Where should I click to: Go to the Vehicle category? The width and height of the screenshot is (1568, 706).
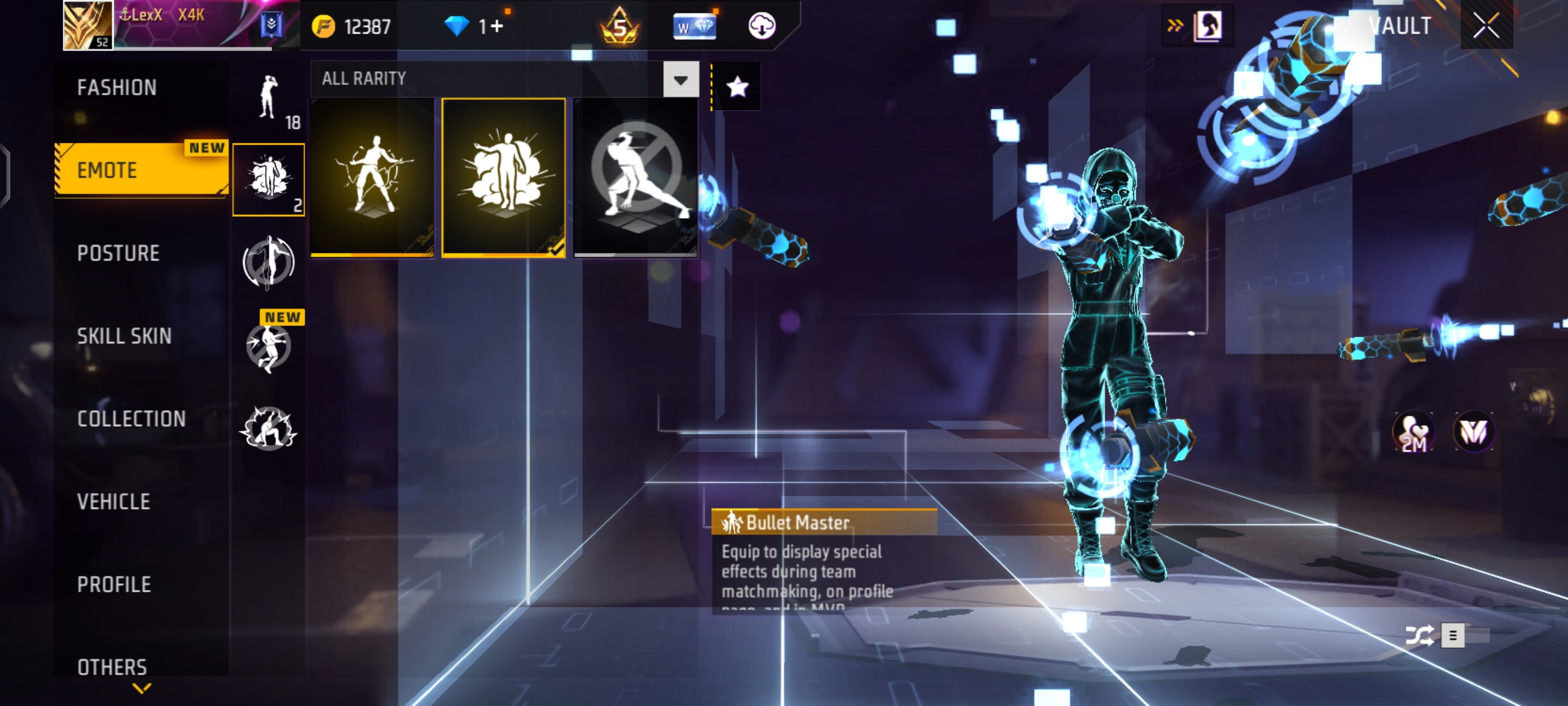(x=113, y=502)
